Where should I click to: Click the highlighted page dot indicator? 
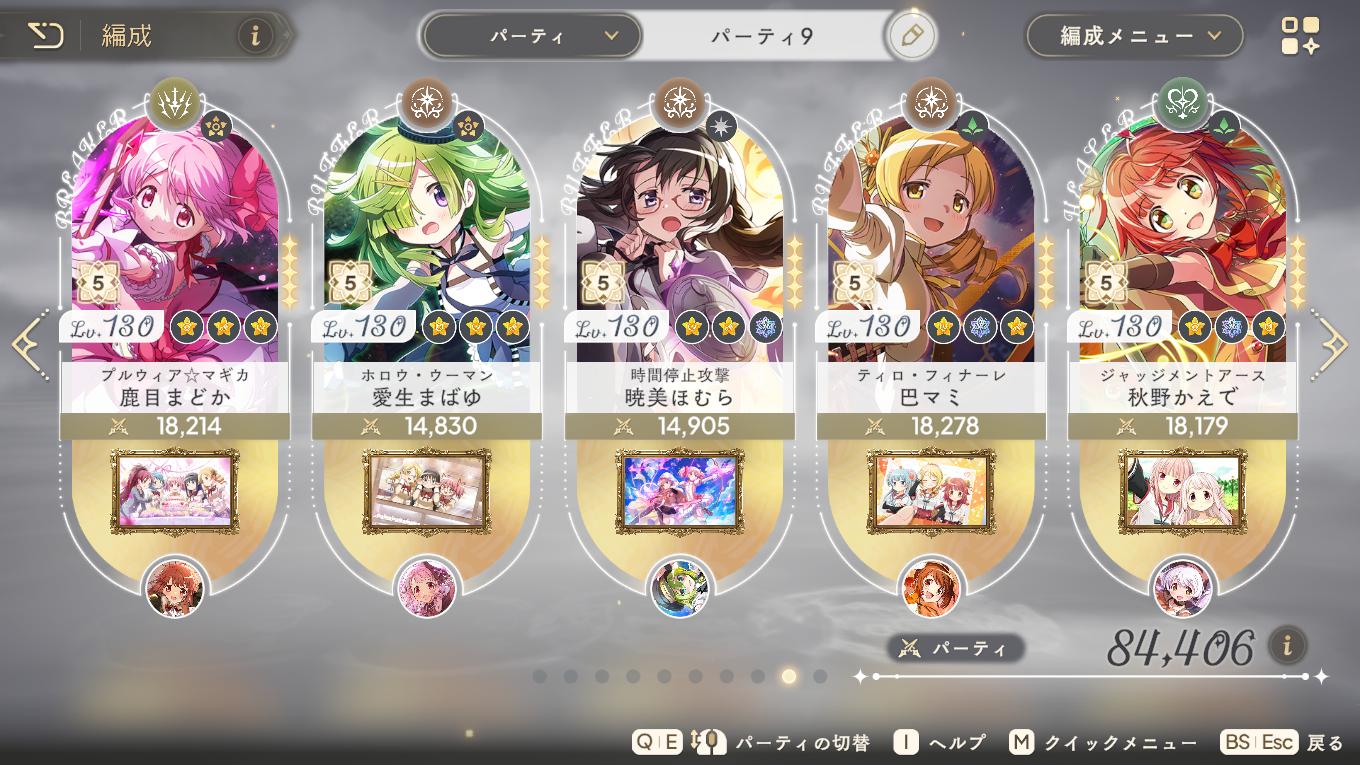pos(788,677)
